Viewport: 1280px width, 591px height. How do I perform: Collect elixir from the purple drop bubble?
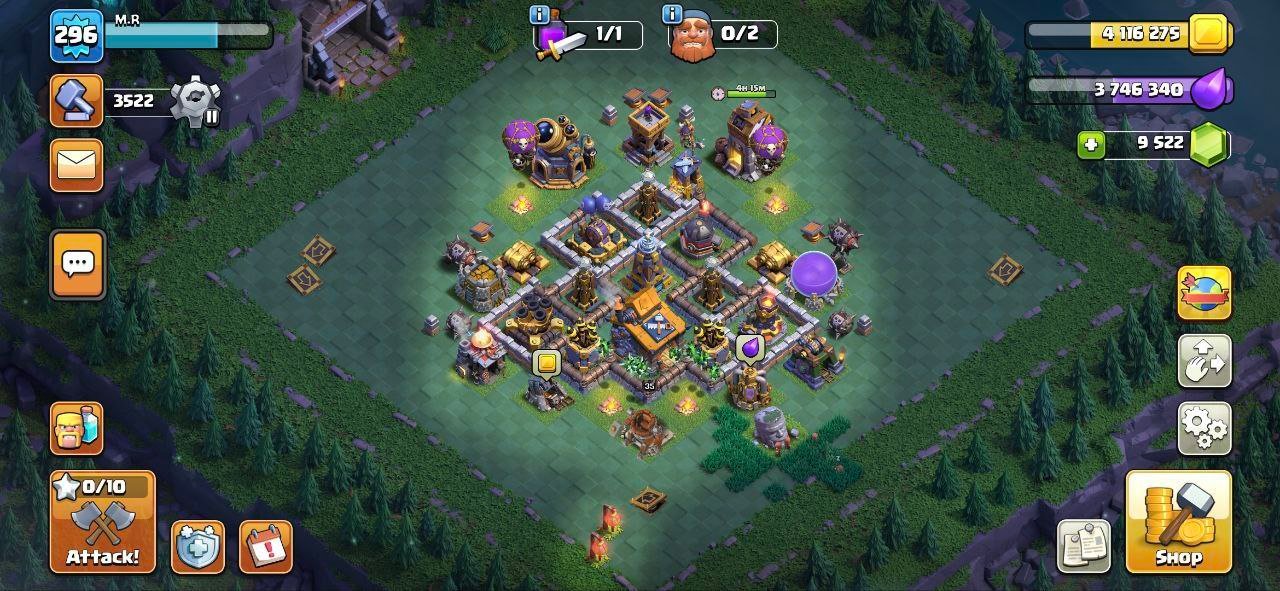coord(750,347)
